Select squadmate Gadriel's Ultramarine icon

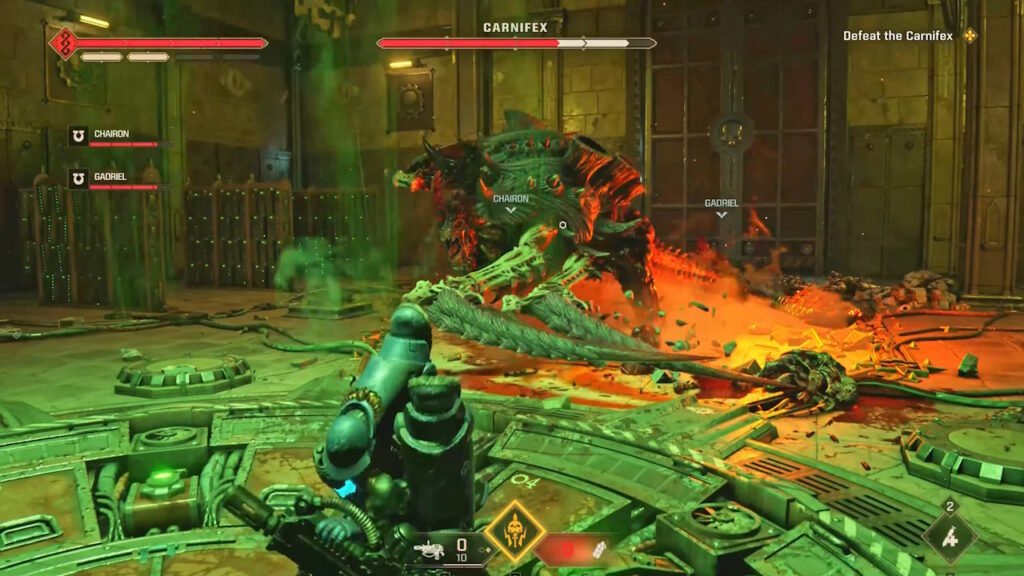click(x=78, y=178)
